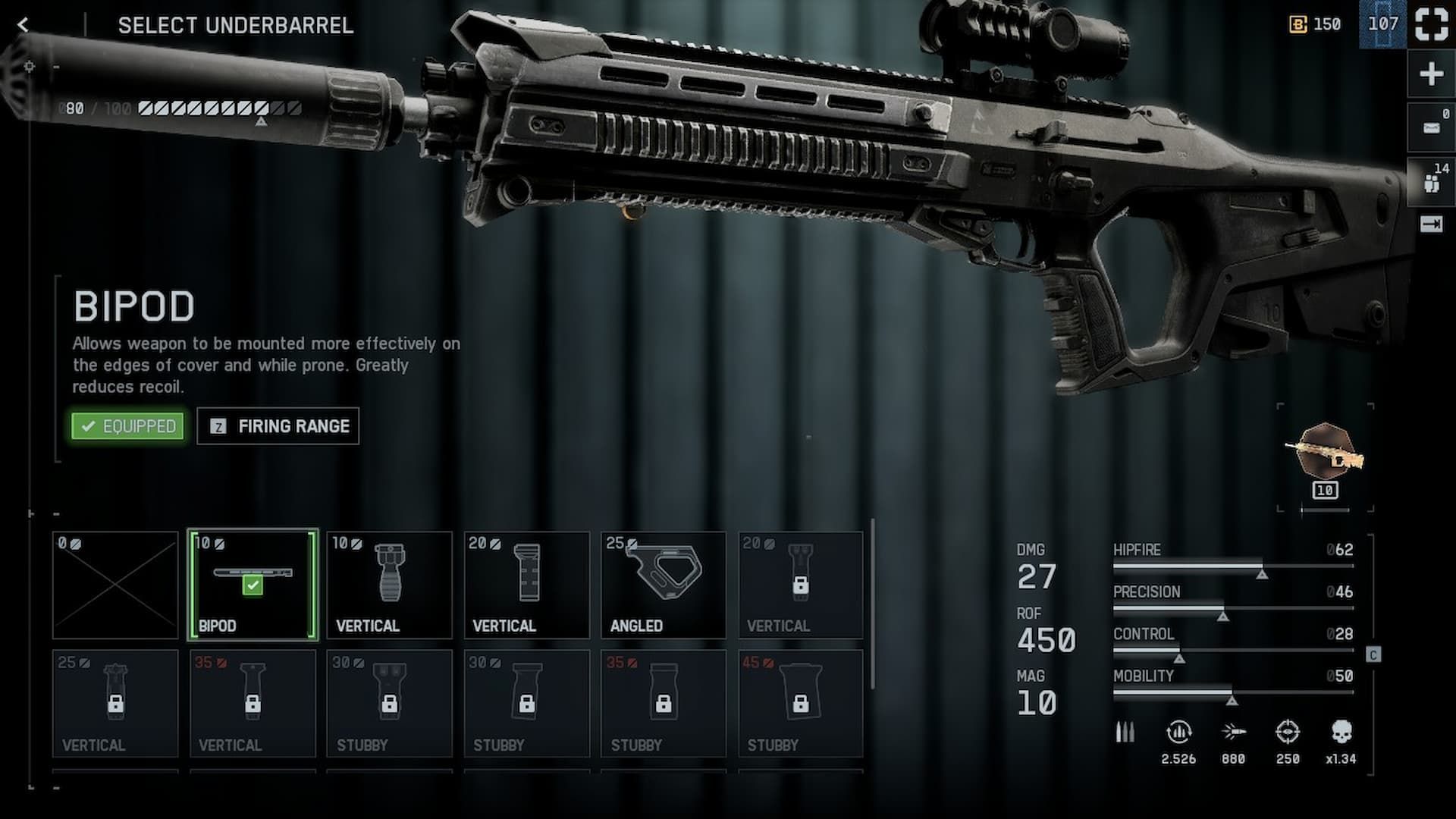Viewport: 1456px width, 819px height.
Task: Click the green Equipped button
Action: tap(128, 426)
